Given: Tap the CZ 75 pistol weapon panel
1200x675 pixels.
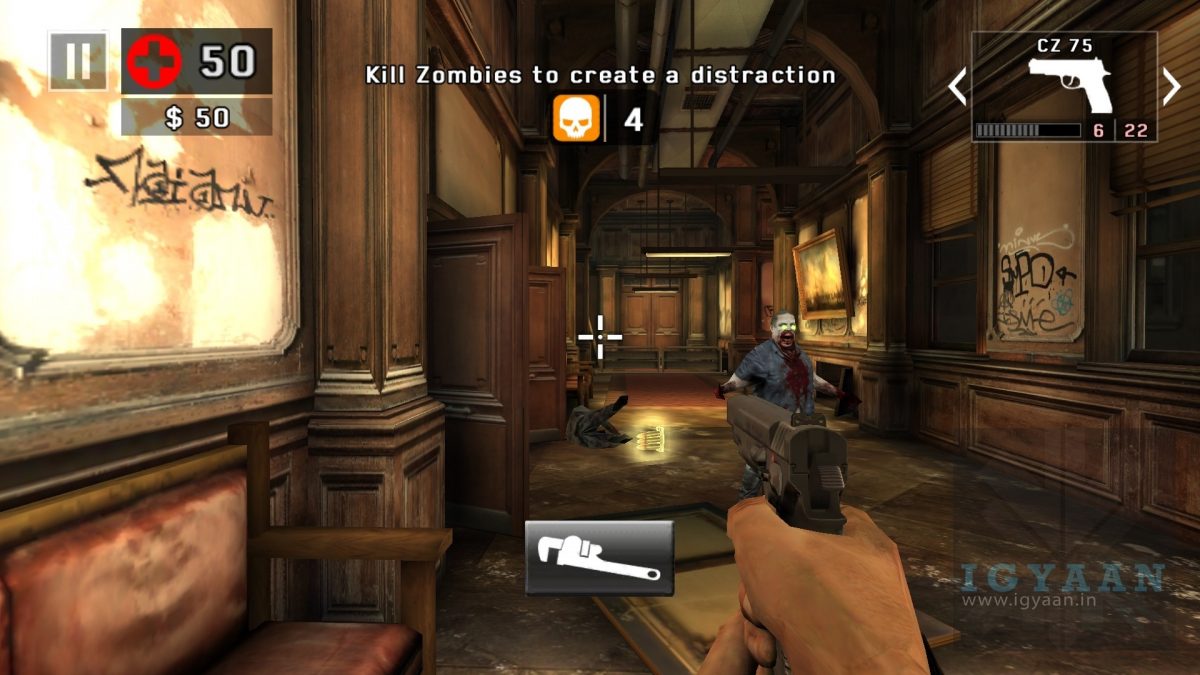Looking at the screenshot, I should tap(1065, 86).
